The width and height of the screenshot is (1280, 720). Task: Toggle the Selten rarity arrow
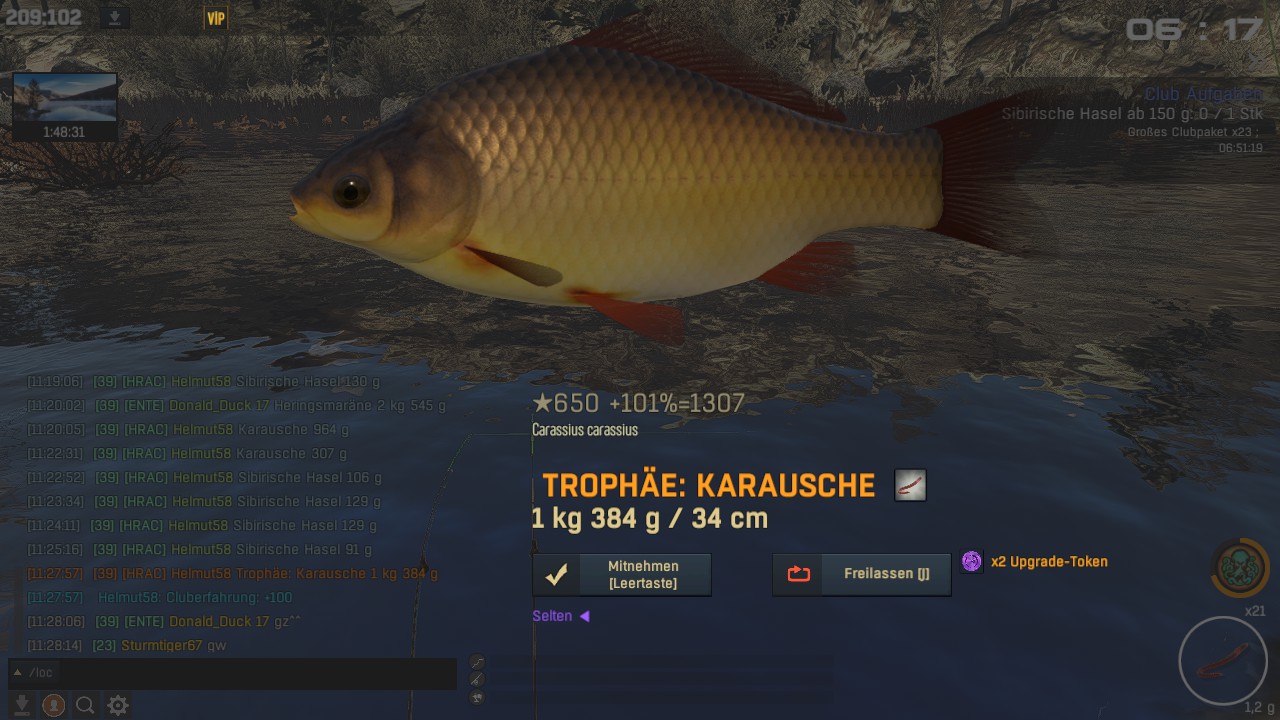point(585,616)
